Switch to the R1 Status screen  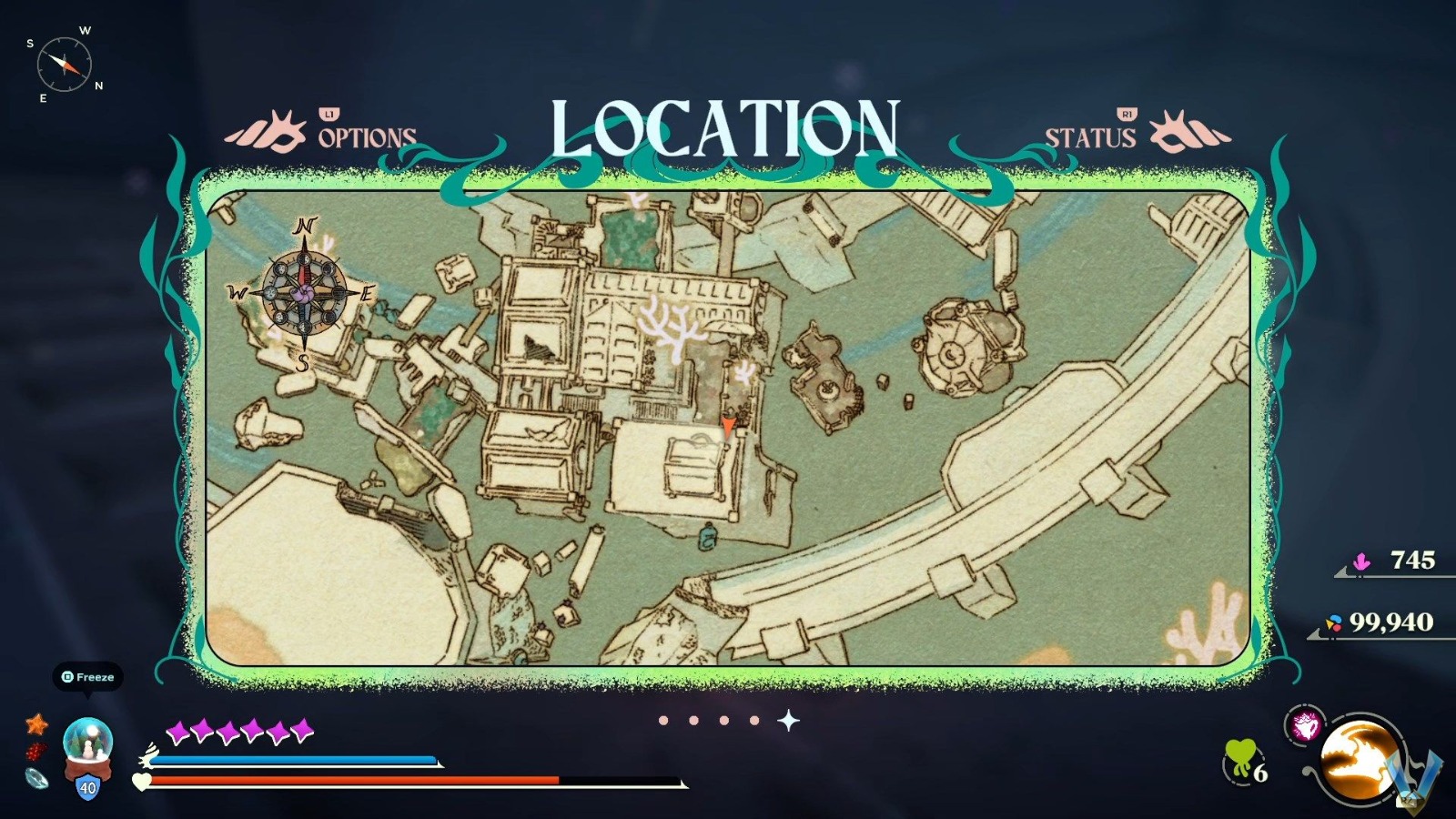click(1091, 136)
